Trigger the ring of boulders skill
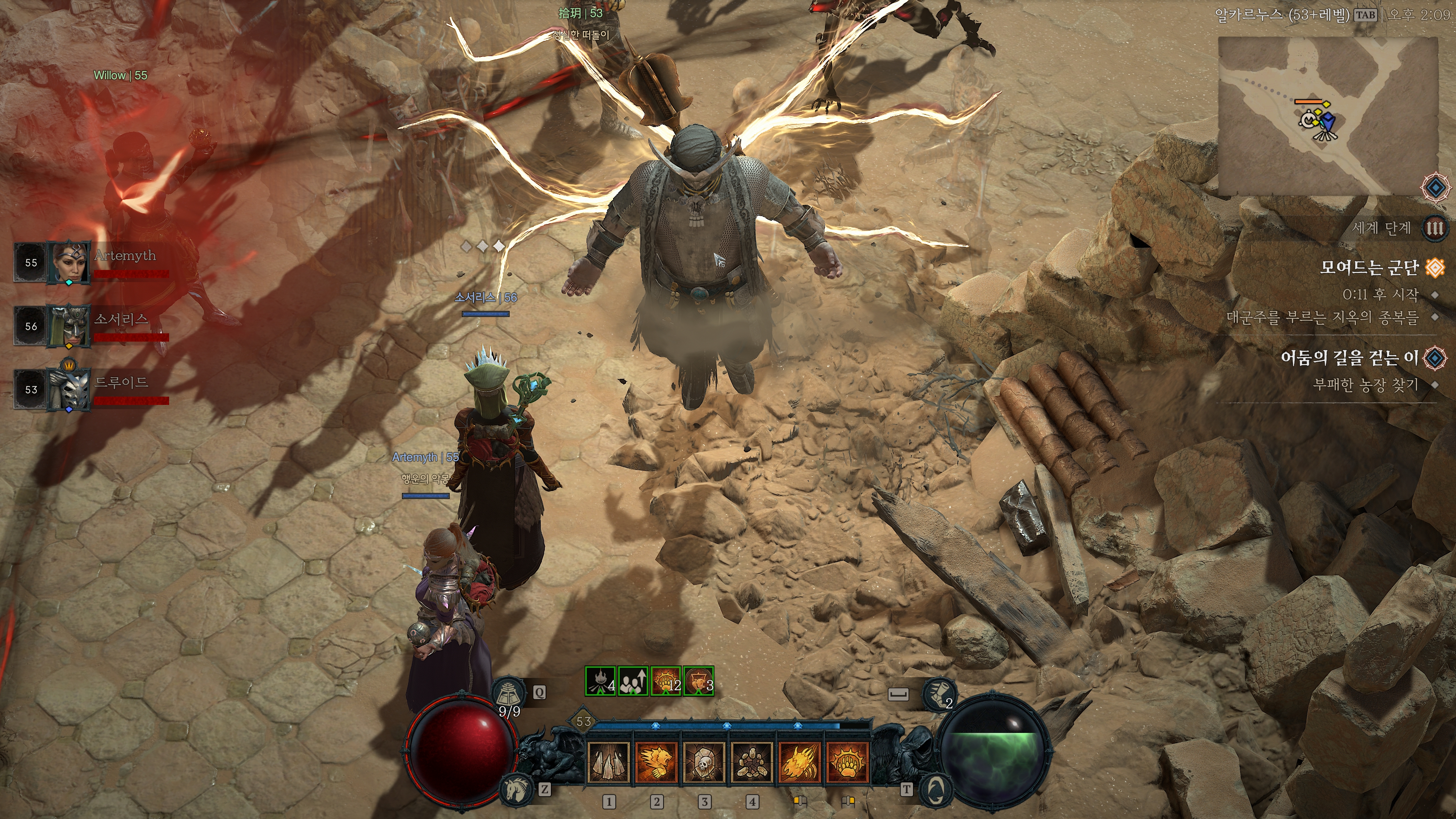Viewport: 1456px width, 819px height. [752, 762]
